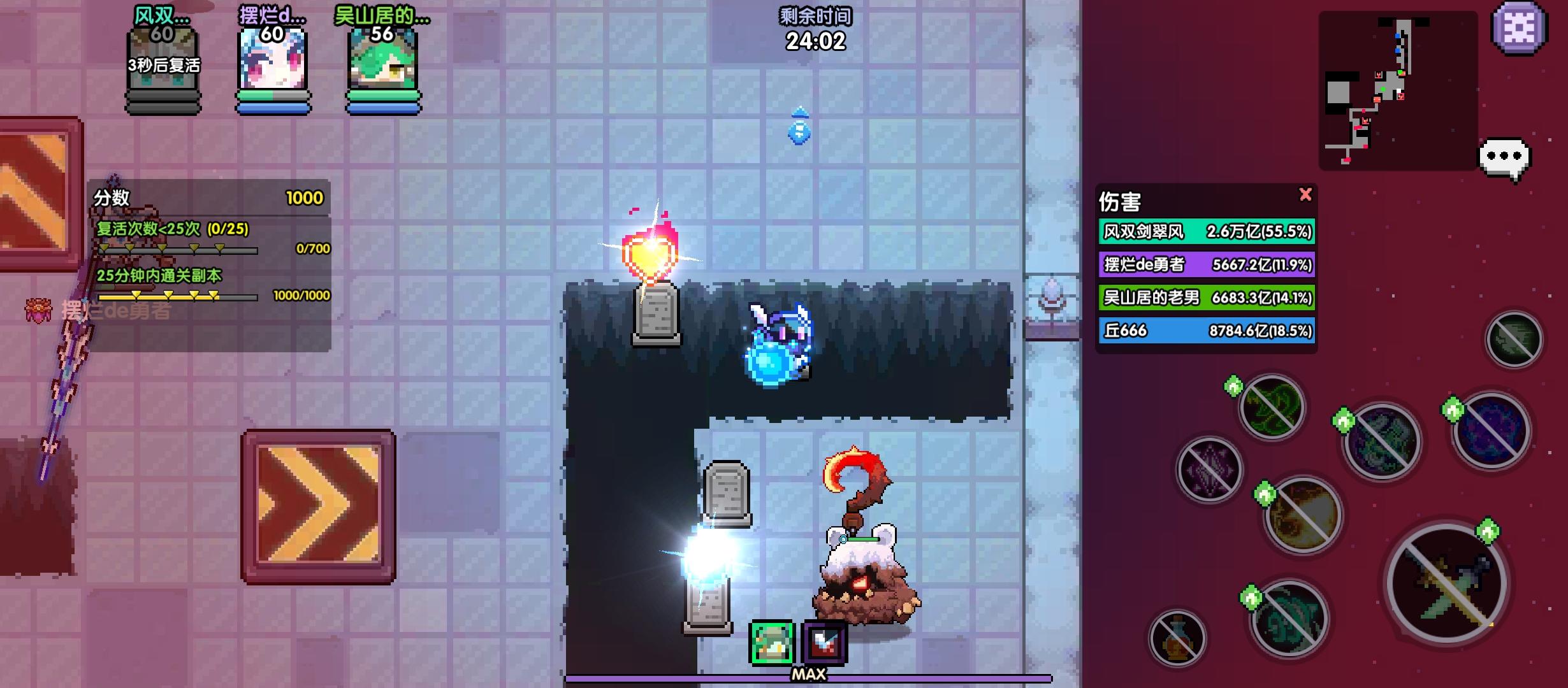Image resolution: width=1568 pixels, height=688 pixels.
Task: Tap the dark purple galaxy orb skill icon
Action: [1492, 433]
